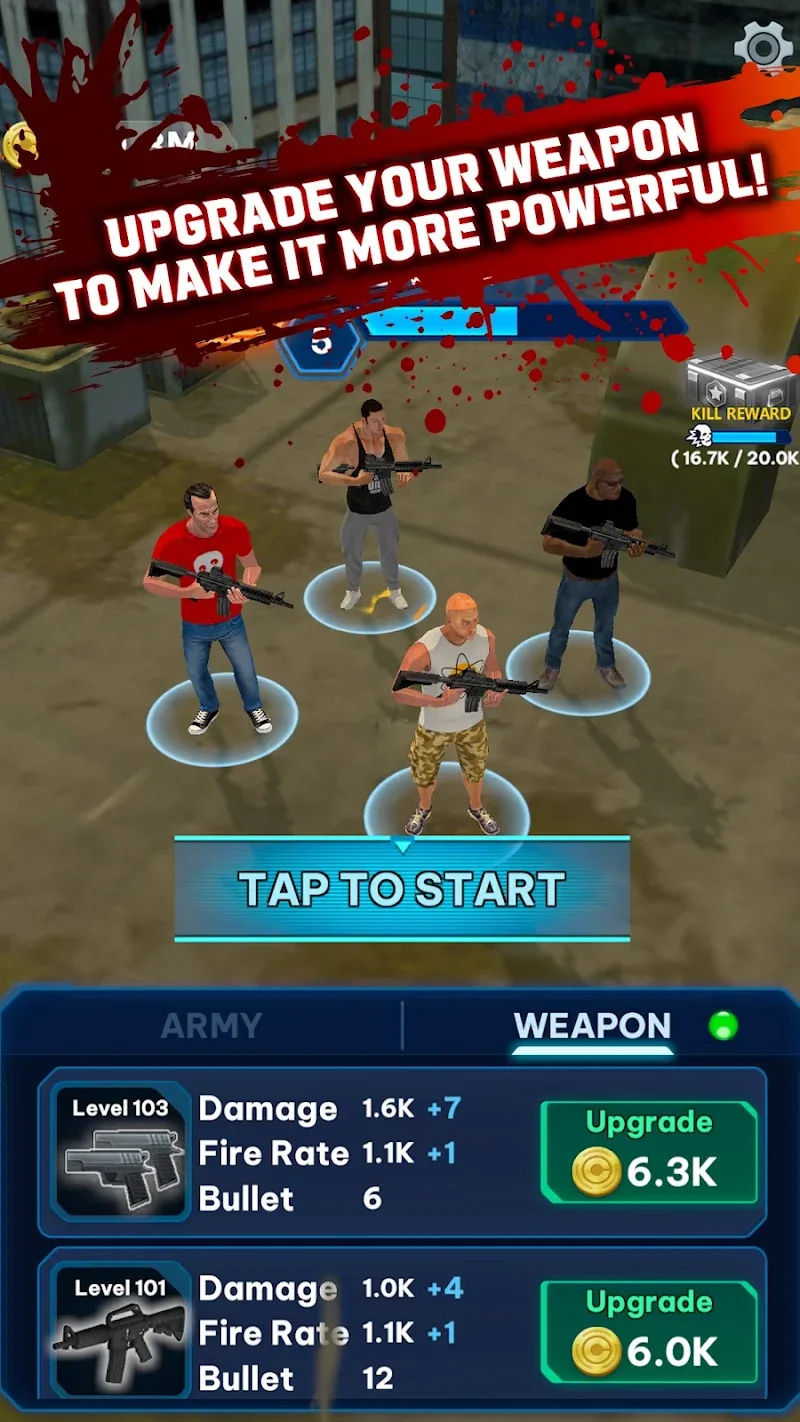800x1422 pixels.
Task: Open the settings gear icon
Action: pos(763,45)
